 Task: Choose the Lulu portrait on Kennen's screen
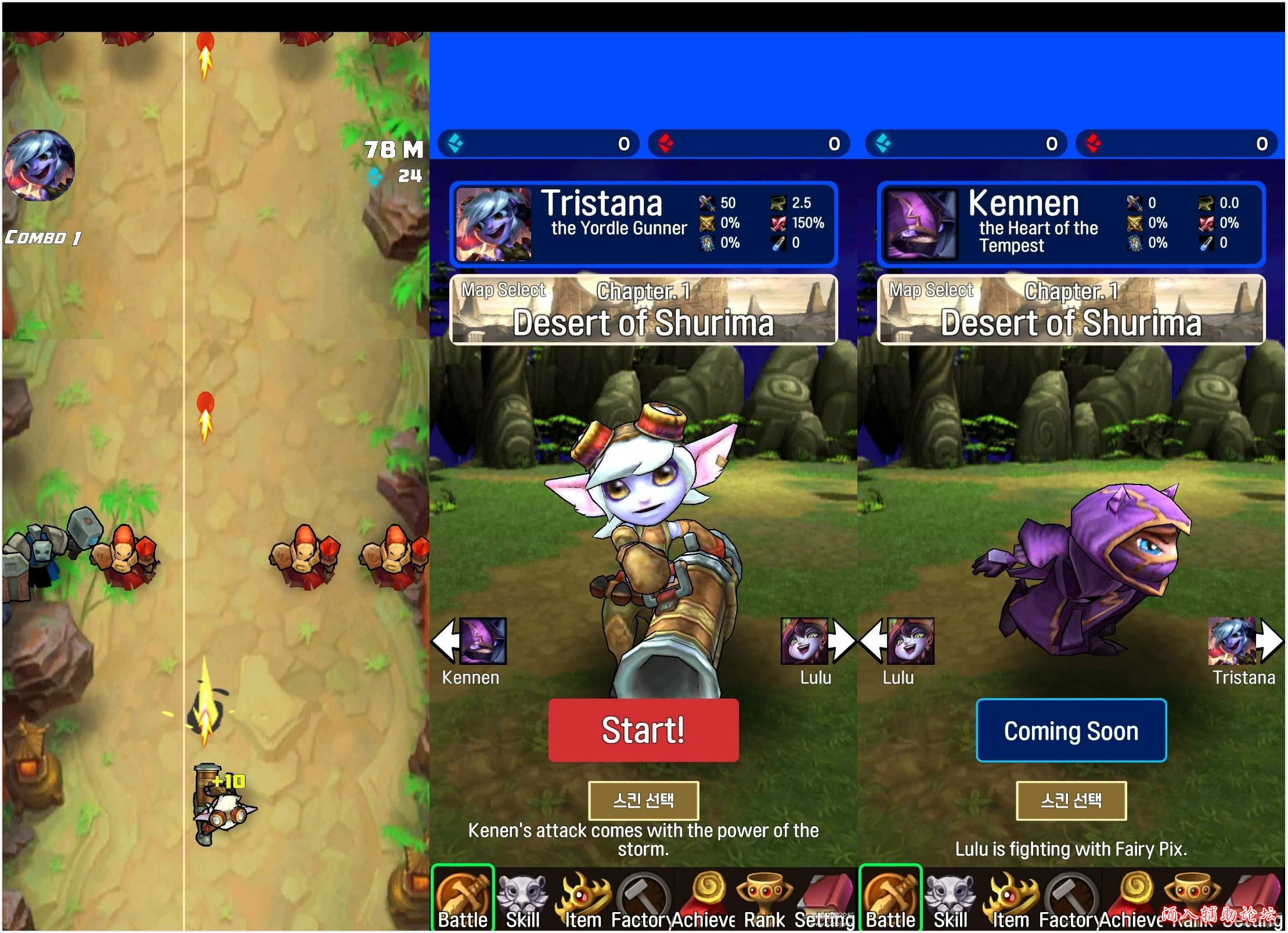(x=910, y=641)
